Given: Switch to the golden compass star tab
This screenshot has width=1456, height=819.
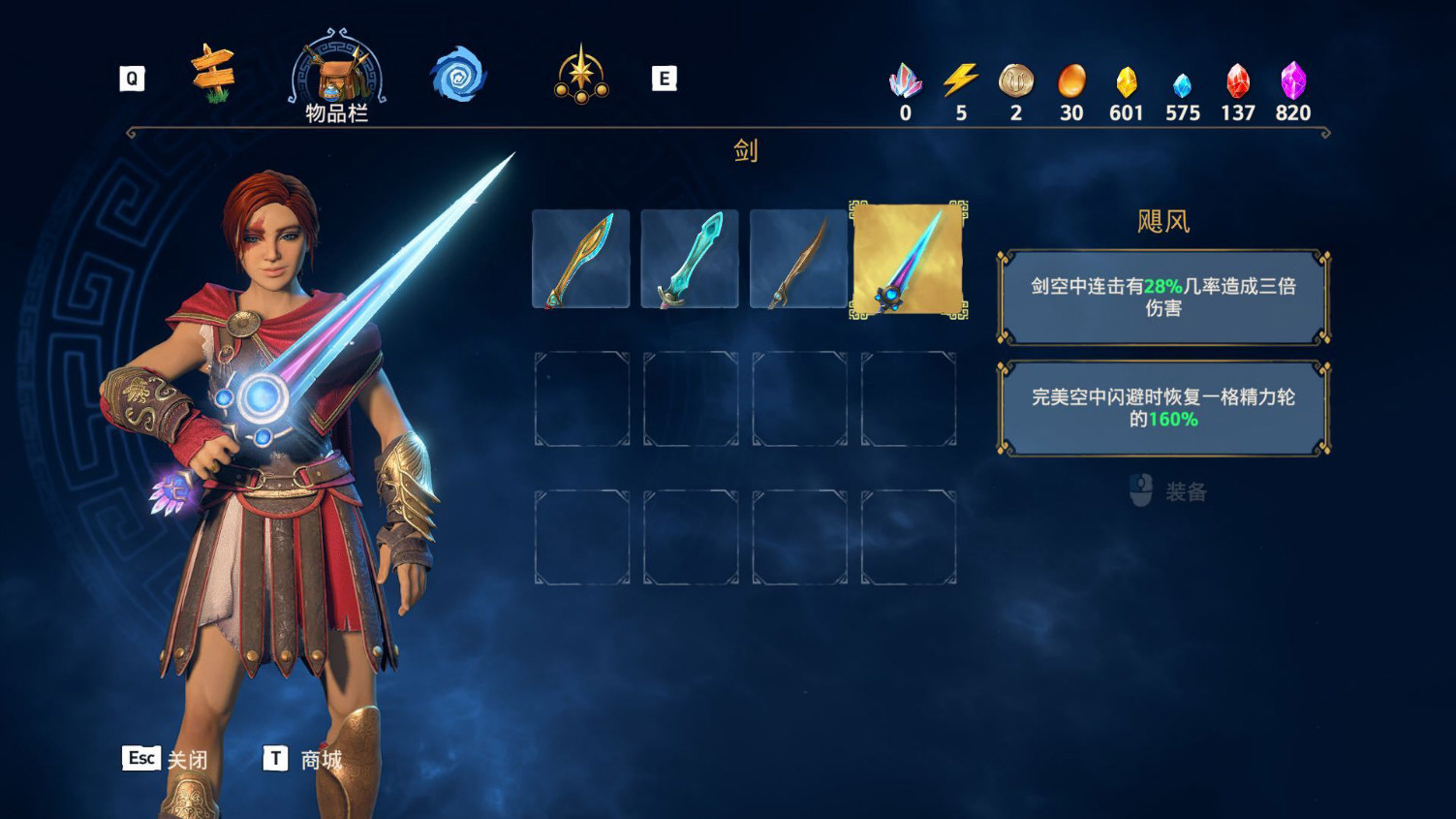Looking at the screenshot, I should [x=581, y=75].
